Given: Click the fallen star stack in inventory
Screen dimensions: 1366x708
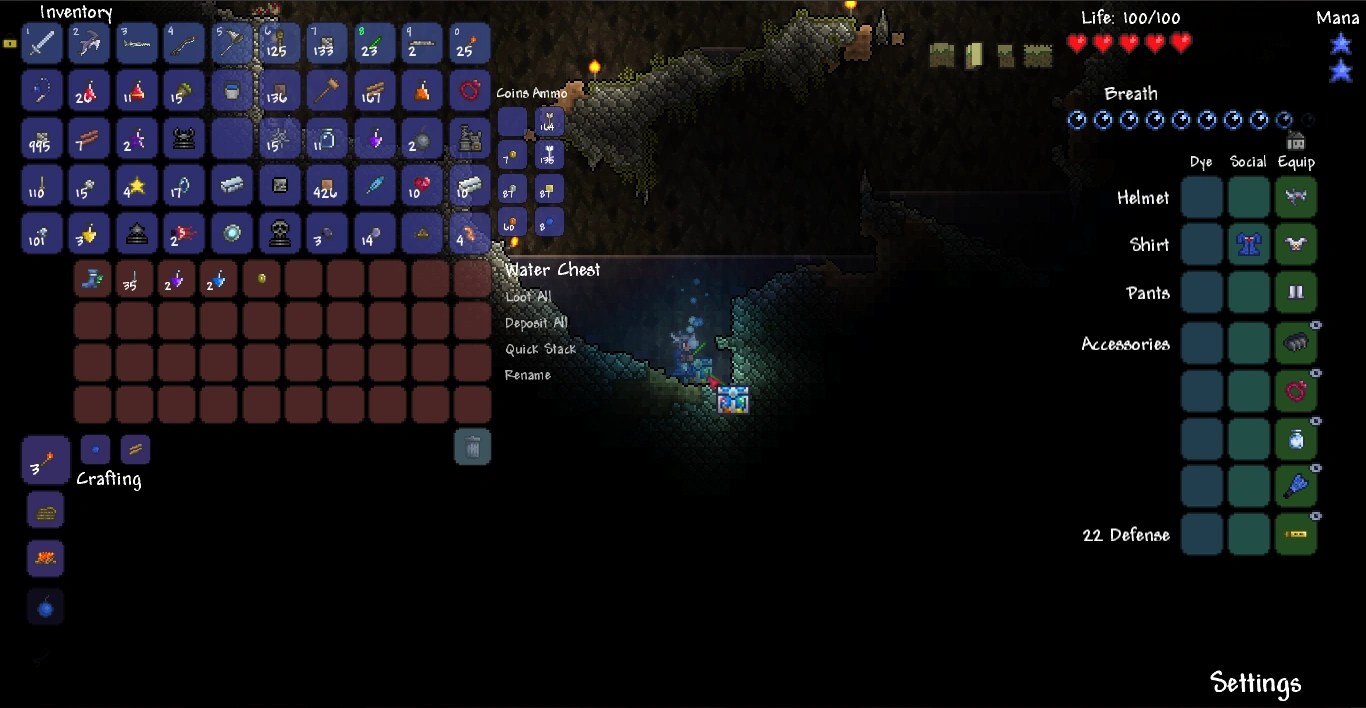Looking at the screenshot, I should pos(137,186).
